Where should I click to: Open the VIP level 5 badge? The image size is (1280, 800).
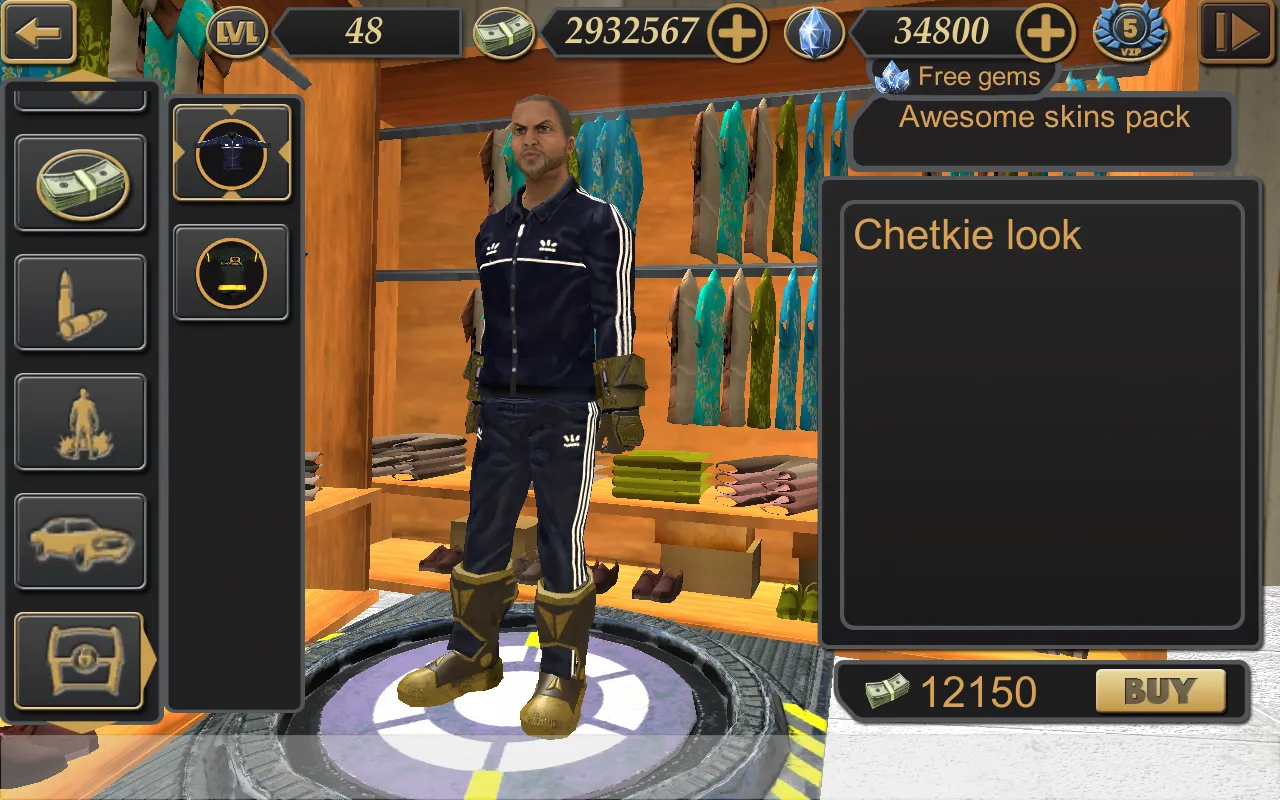coord(1132,33)
